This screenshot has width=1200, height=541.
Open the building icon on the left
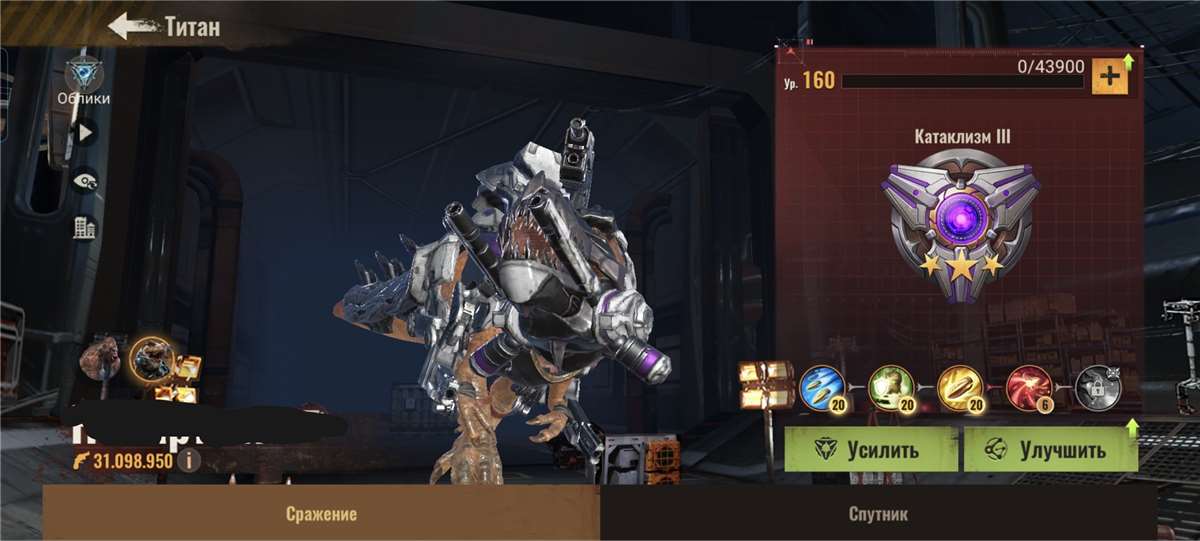pos(84,228)
